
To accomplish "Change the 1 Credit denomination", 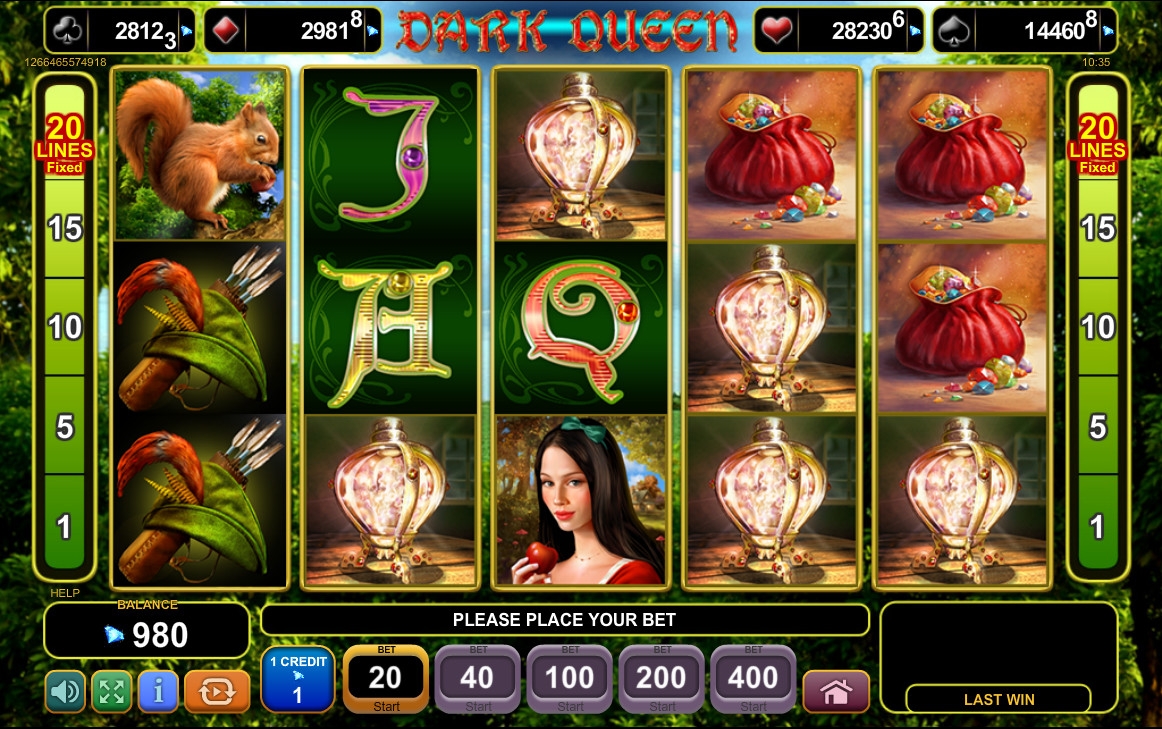I will [x=297, y=679].
